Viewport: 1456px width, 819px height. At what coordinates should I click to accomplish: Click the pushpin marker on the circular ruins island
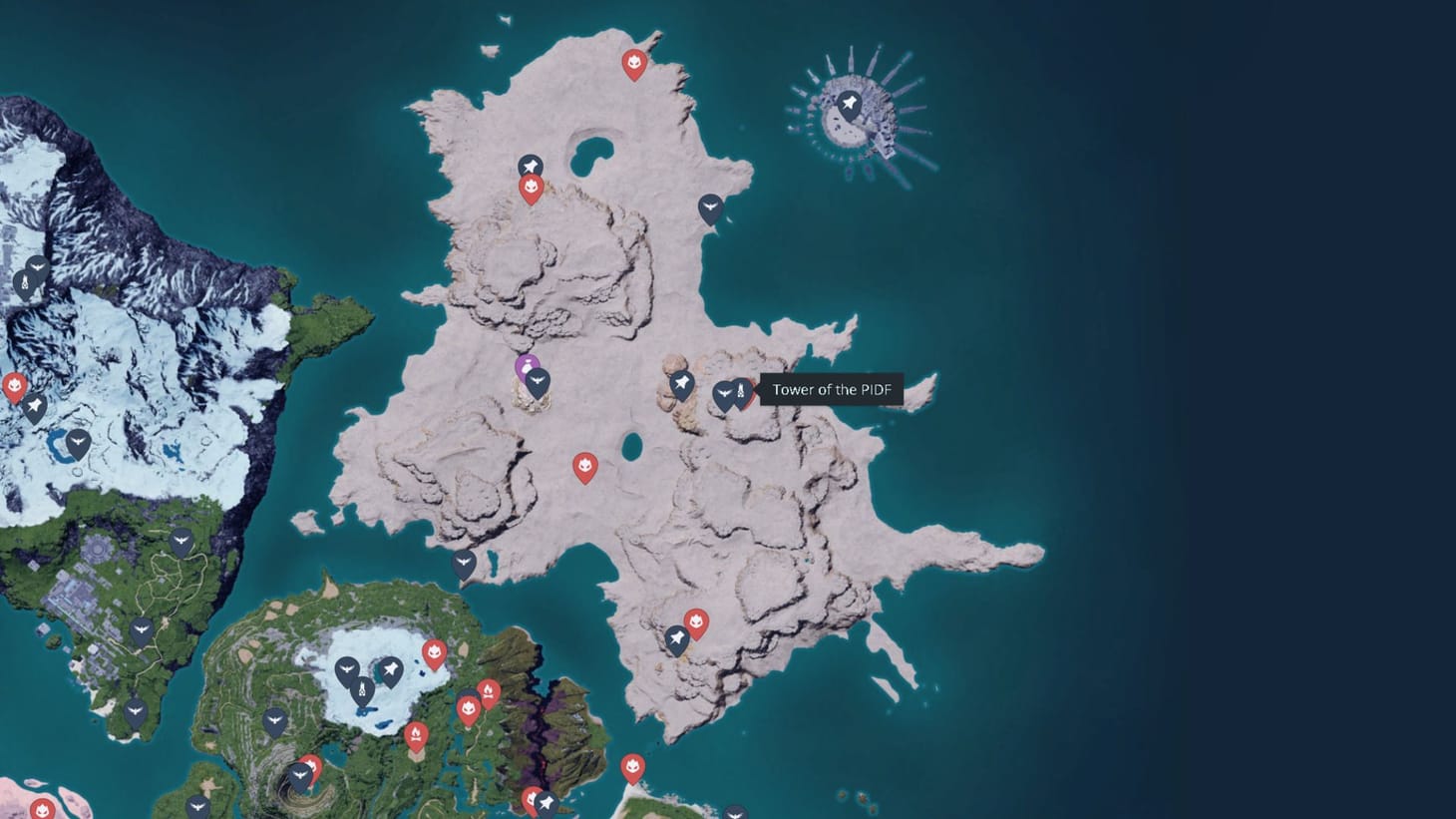[849, 101]
